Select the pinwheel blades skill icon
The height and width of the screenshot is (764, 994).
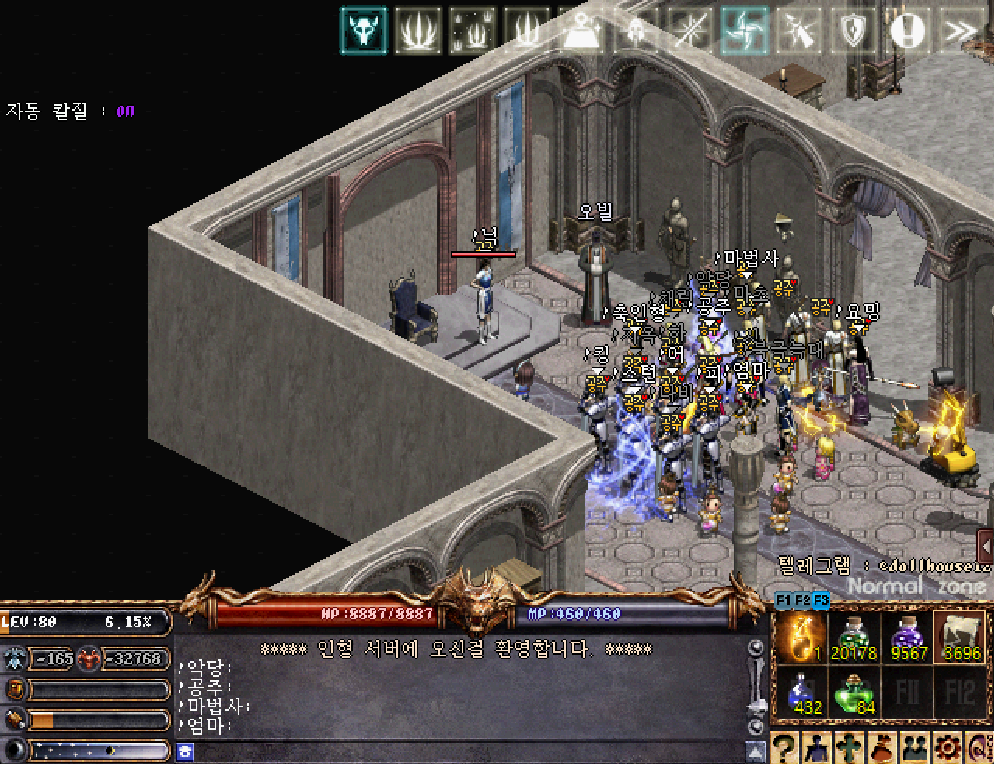[x=744, y=30]
